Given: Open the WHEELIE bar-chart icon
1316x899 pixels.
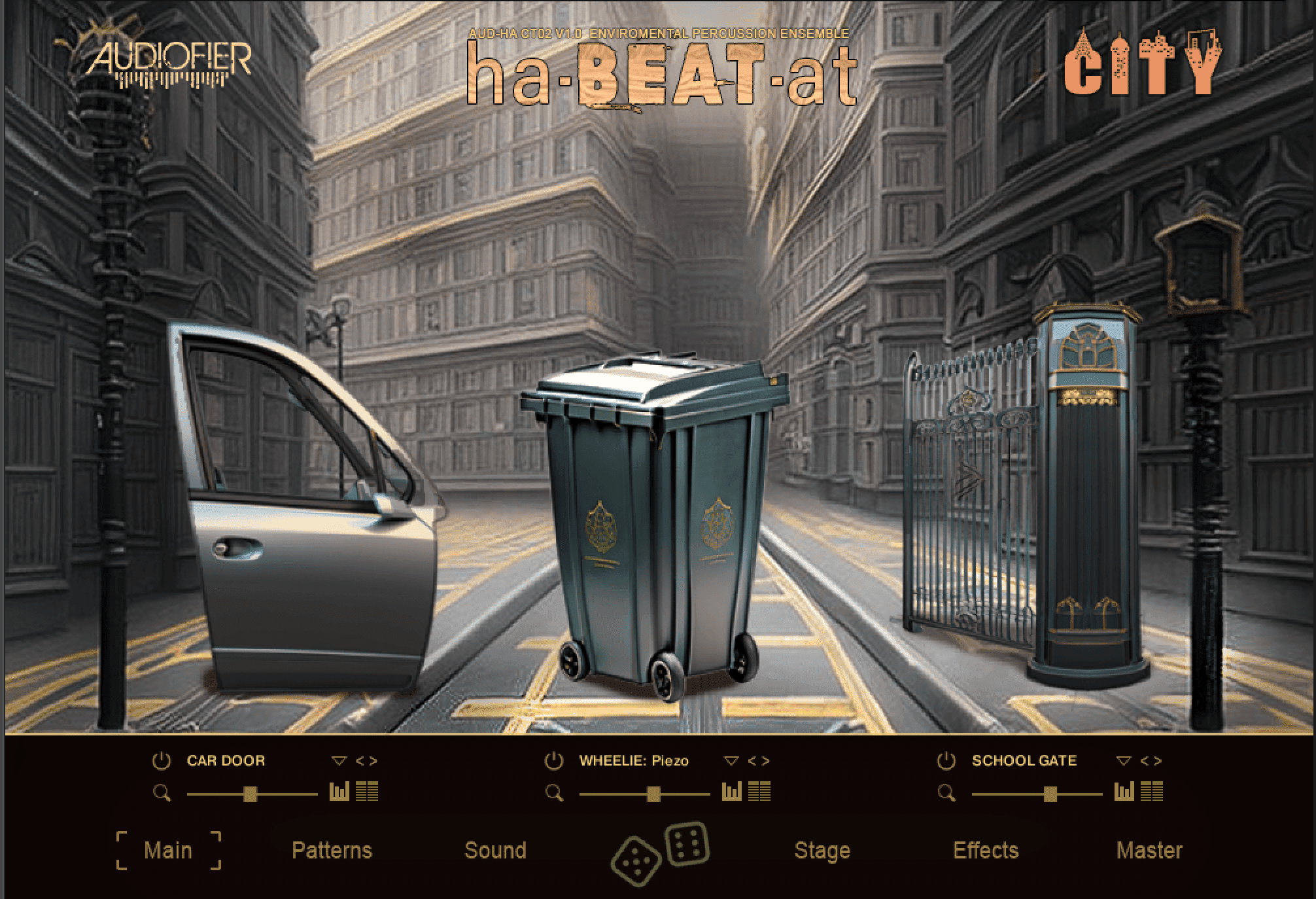Looking at the screenshot, I should click(731, 792).
